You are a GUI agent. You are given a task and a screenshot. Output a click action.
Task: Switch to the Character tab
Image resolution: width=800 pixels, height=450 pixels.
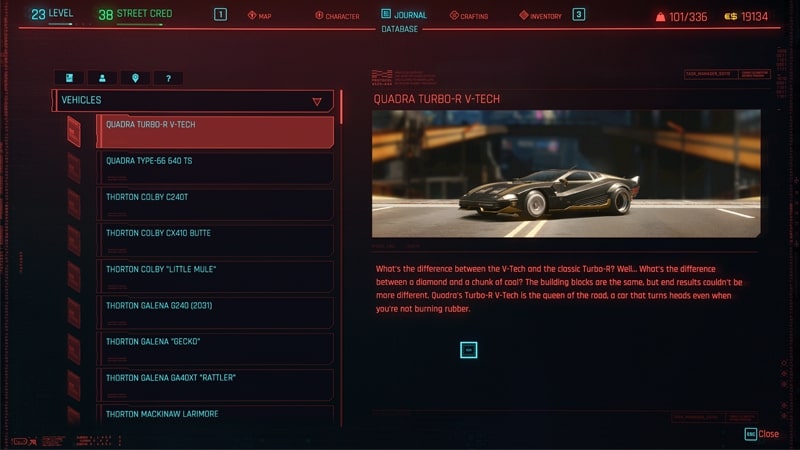[x=337, y=16]
